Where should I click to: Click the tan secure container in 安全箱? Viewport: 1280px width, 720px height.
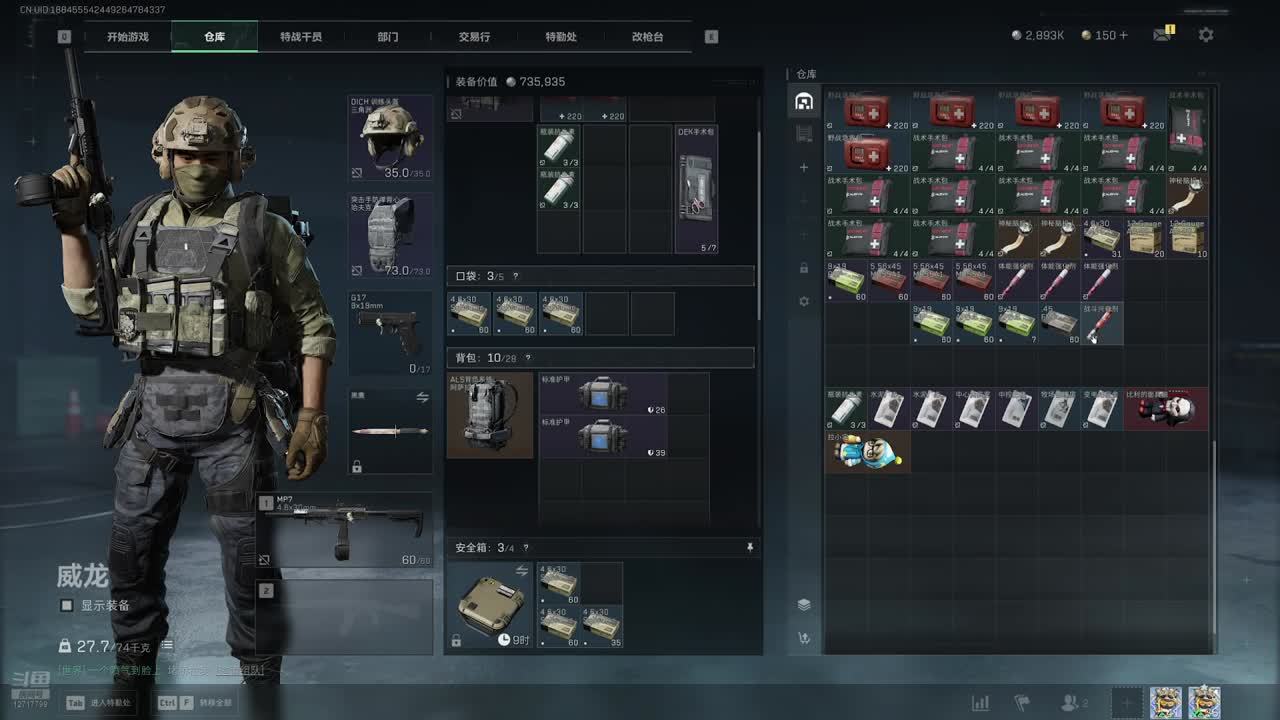pos(490,604)
